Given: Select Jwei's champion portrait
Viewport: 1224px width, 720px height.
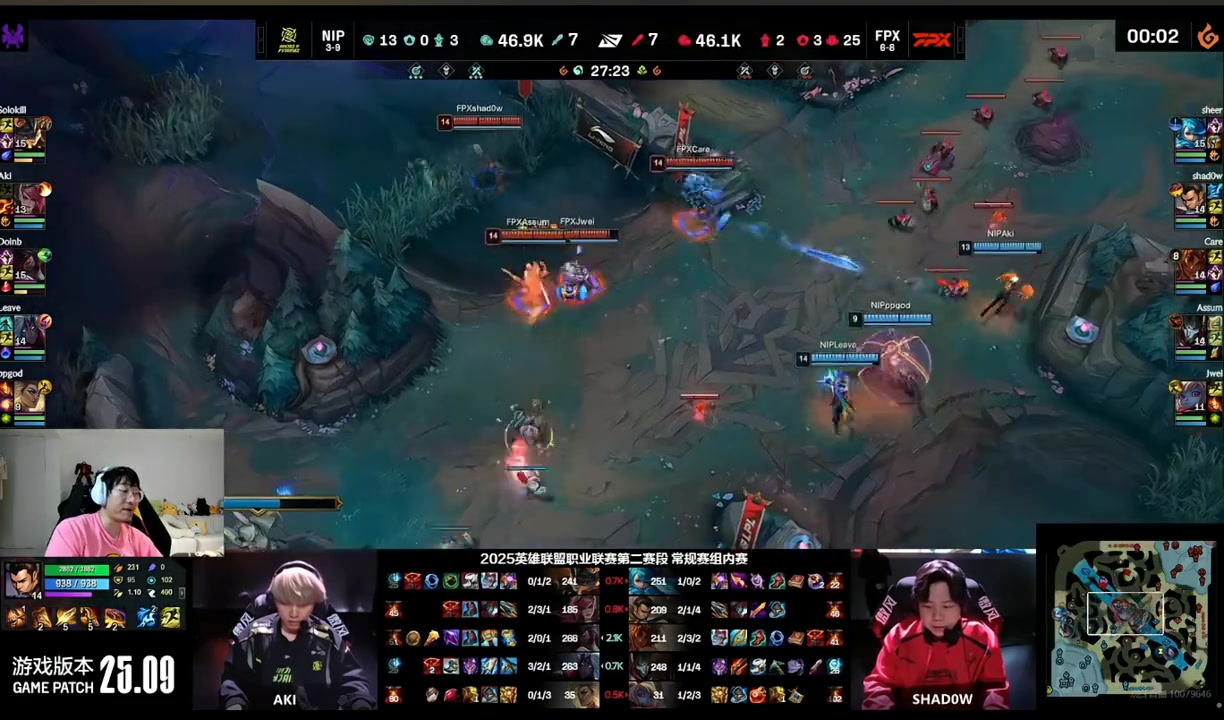Looking at the screenshot, I should [1193, 397].
